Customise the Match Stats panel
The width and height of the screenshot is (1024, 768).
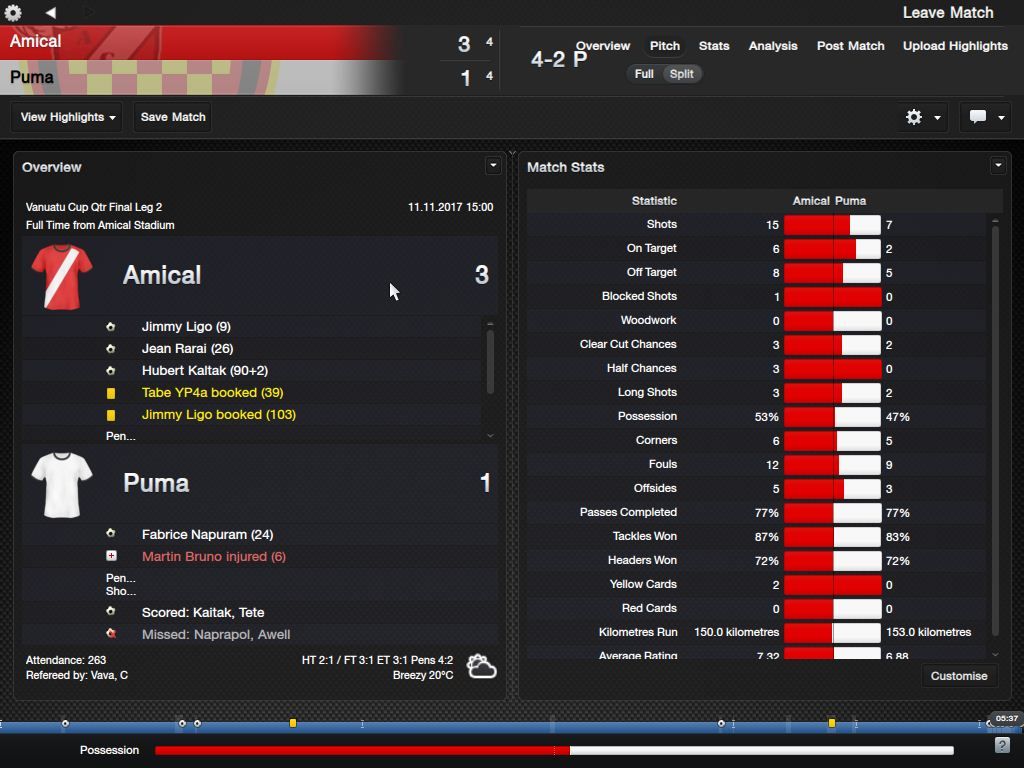[958, 676]
